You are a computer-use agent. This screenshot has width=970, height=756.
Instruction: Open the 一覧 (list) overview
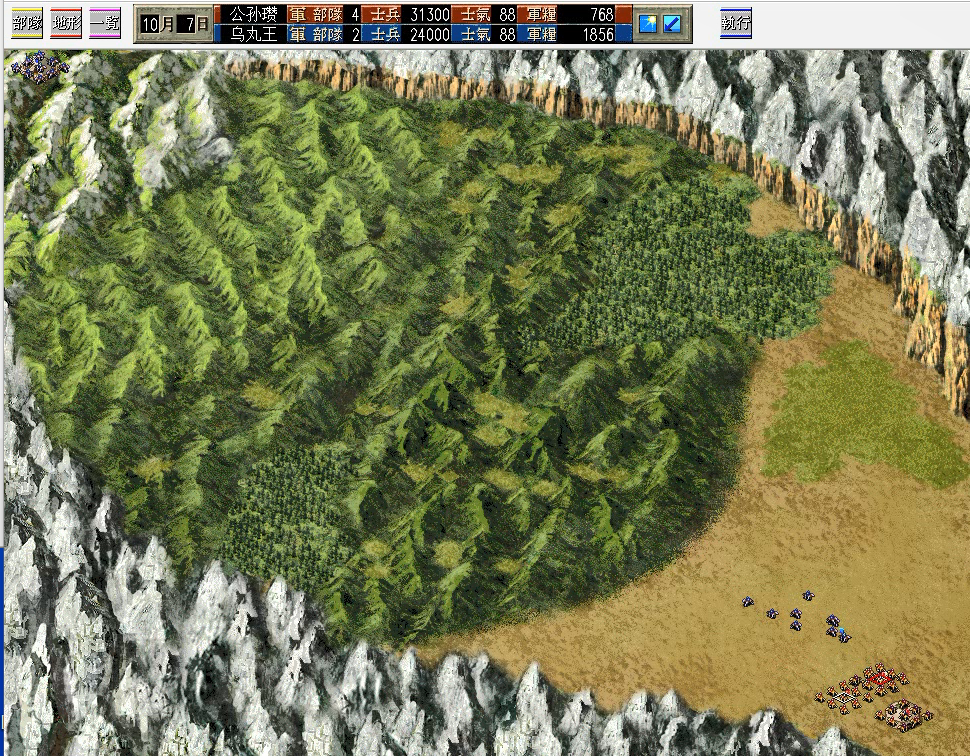click(105, 22)
